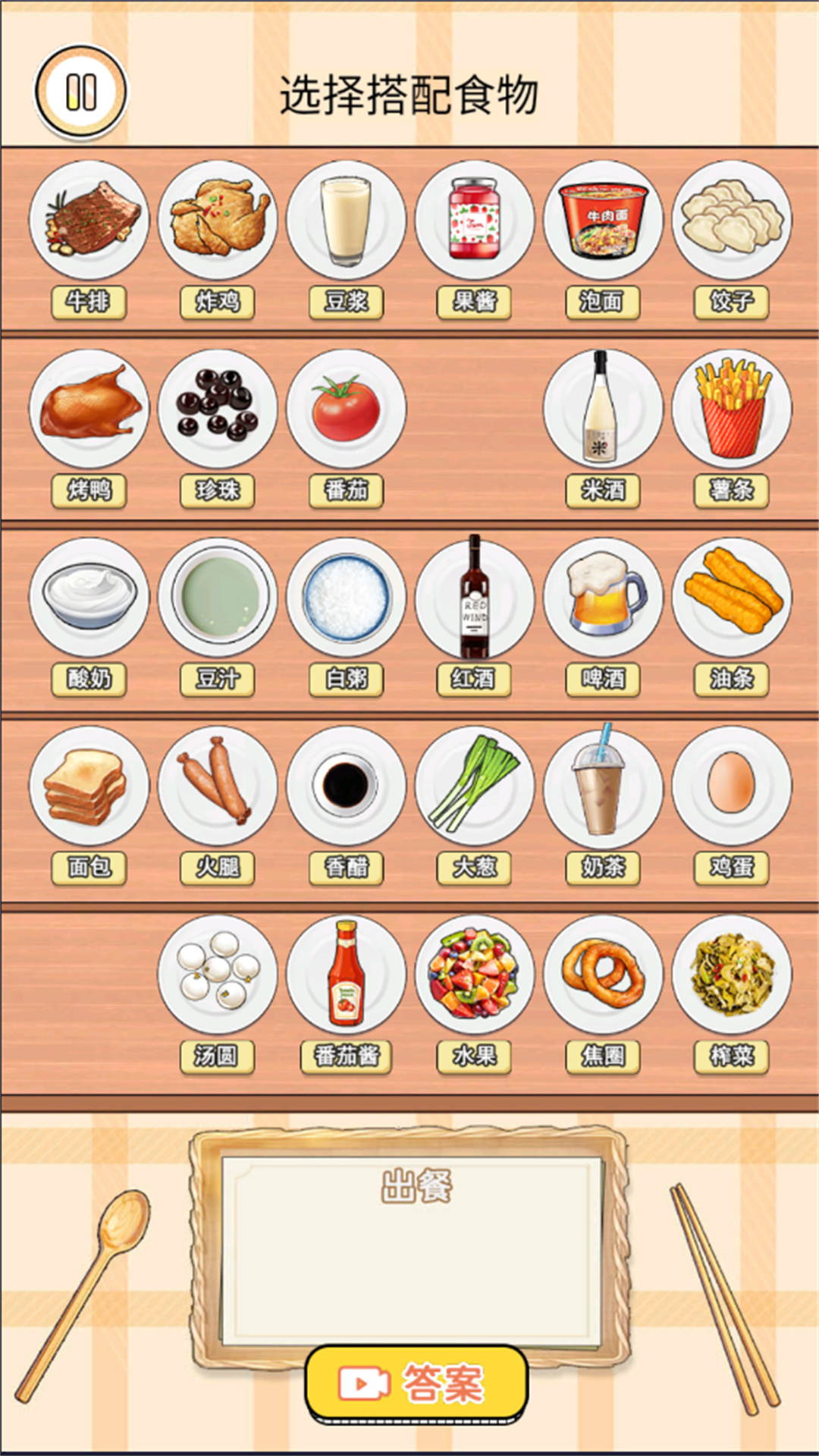This screenshot has width=819, height=1456.
Task: Select the 奶茶 milk tea cup
Action: [603, 786]
